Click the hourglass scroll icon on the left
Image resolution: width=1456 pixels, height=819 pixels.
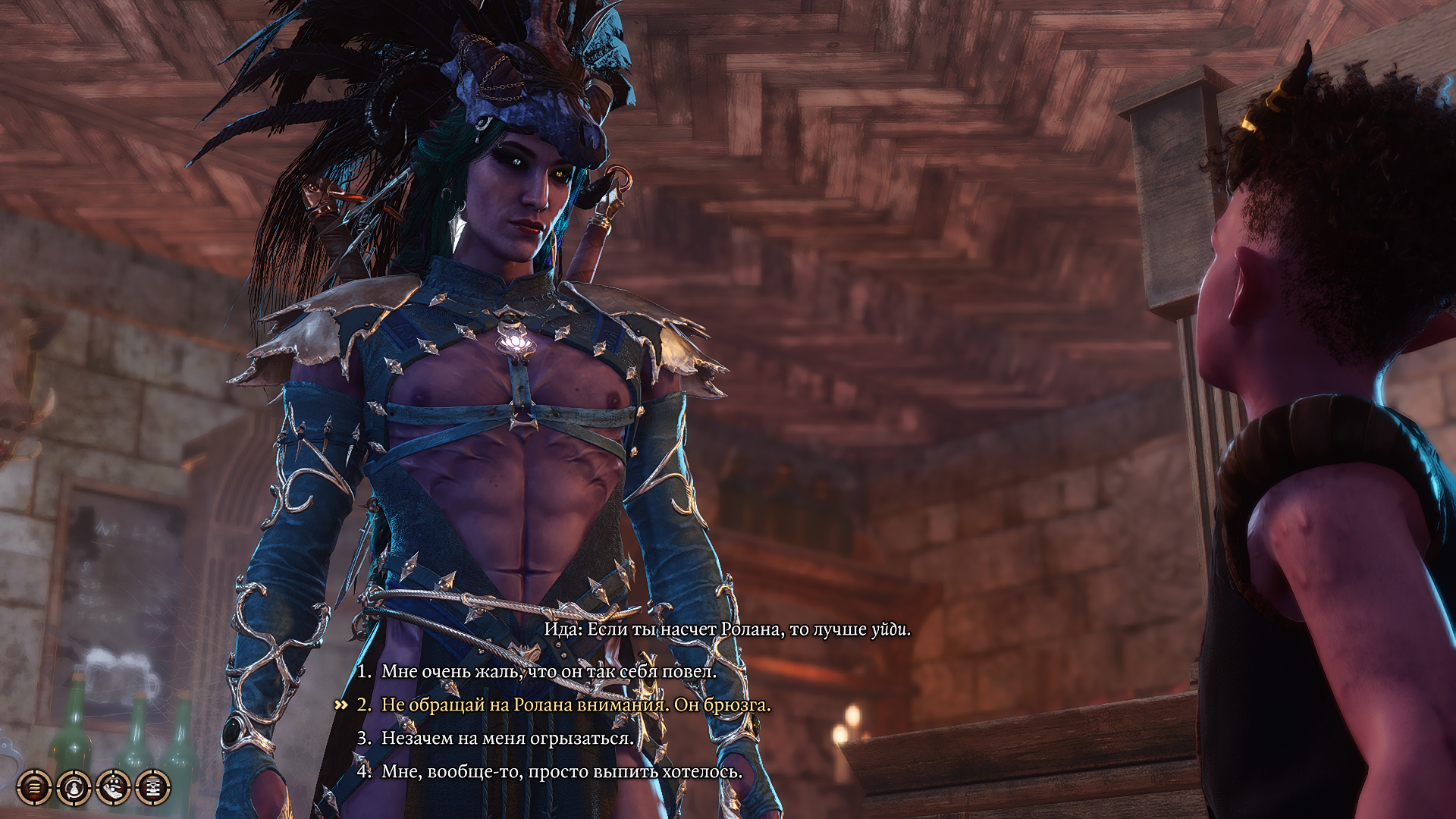tap(152, 789)
